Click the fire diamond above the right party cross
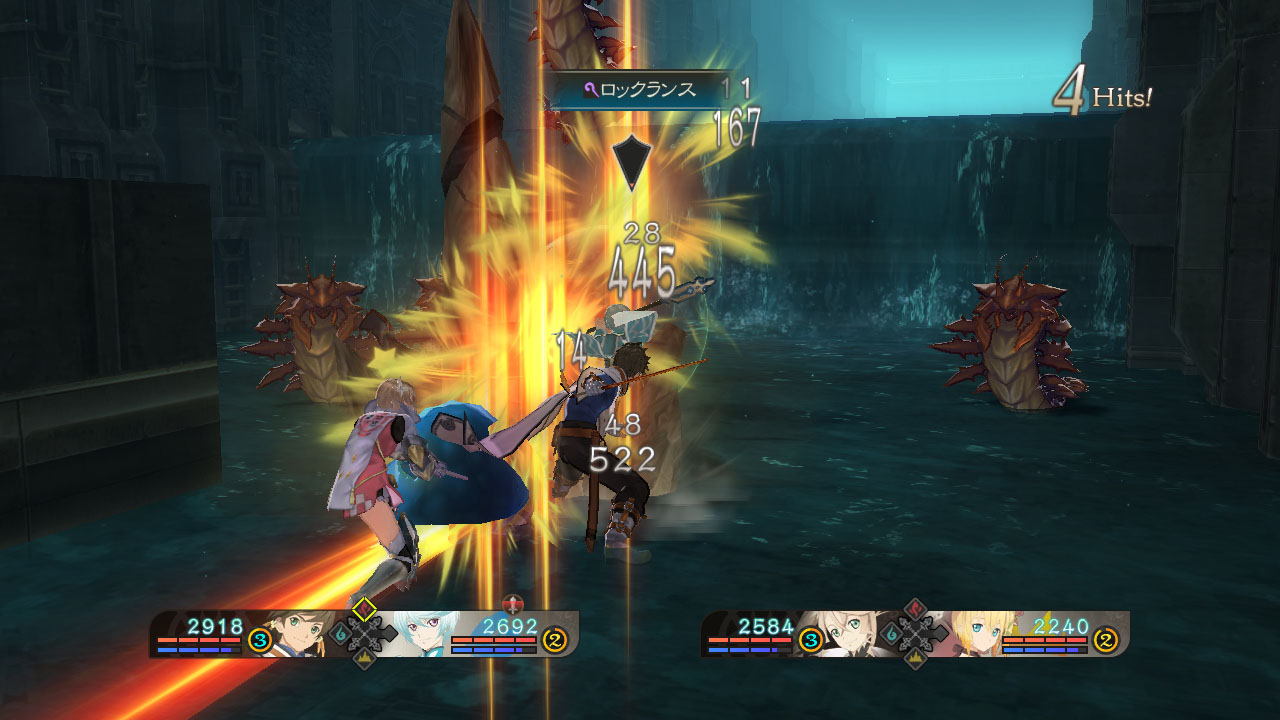The height and width of the screenshot is (720, 1280). click(913, 608)
